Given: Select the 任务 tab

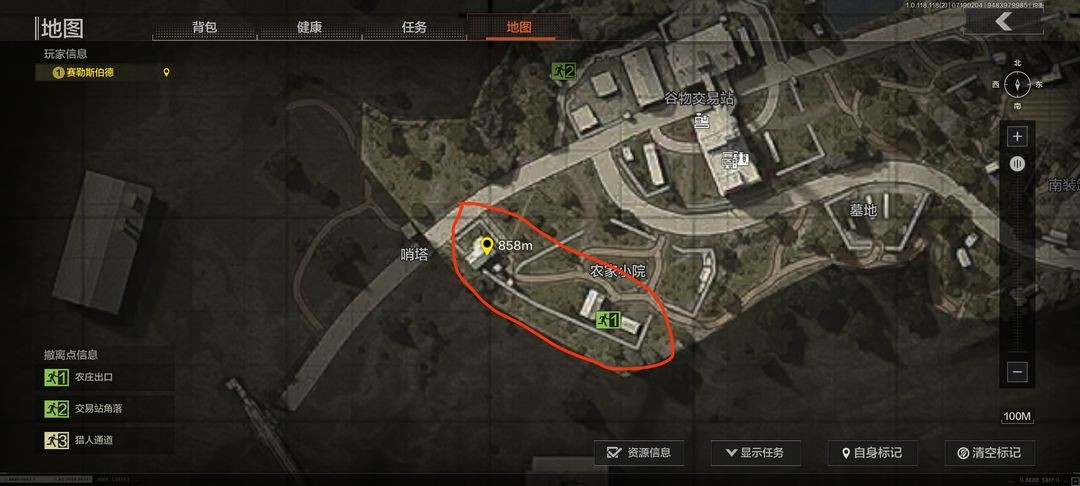Looking at the screenshot, I should coord(414,27).
